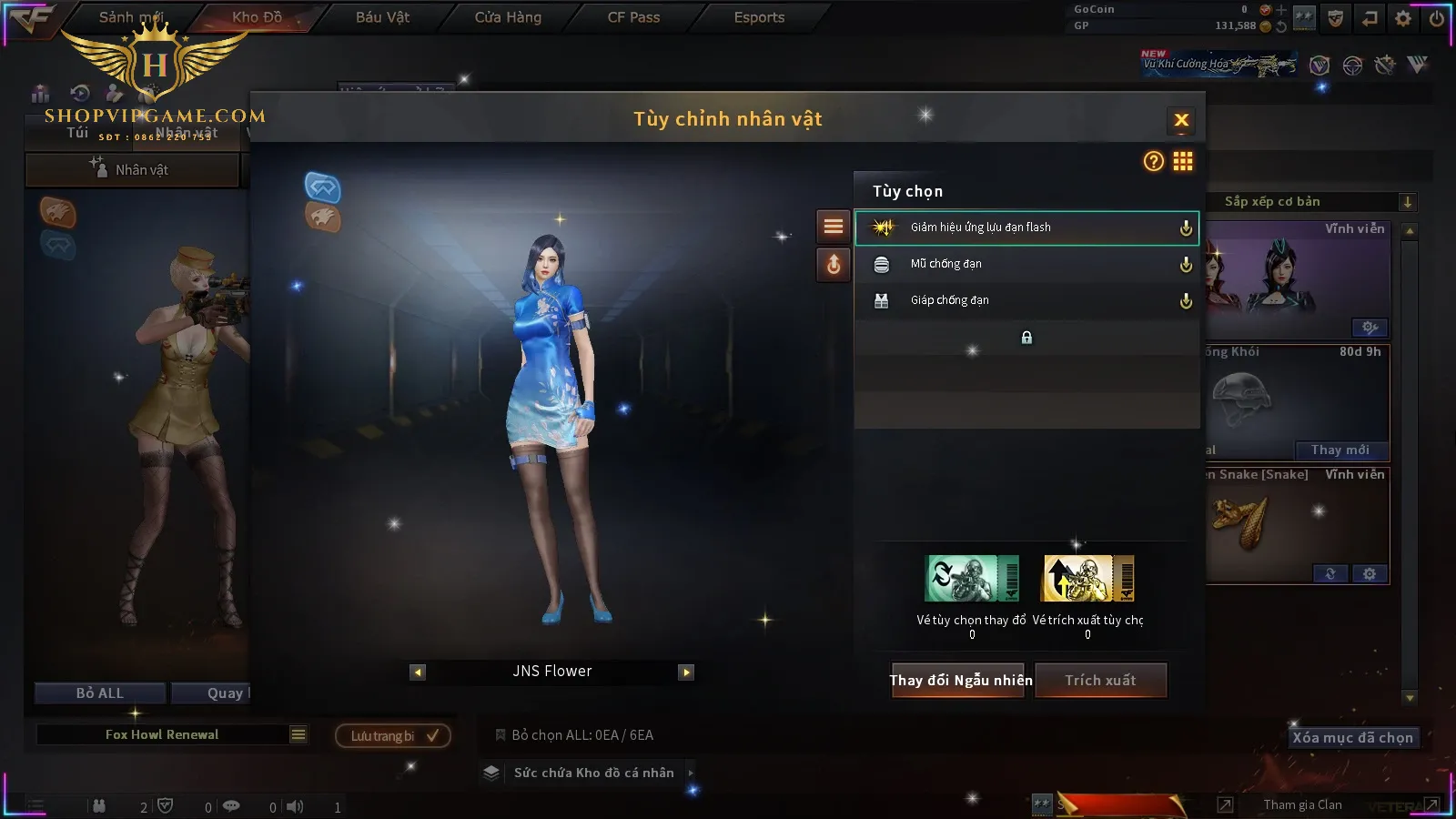Click the Bỏ ALL button
Screen dimensions: 1456x819
100,693
